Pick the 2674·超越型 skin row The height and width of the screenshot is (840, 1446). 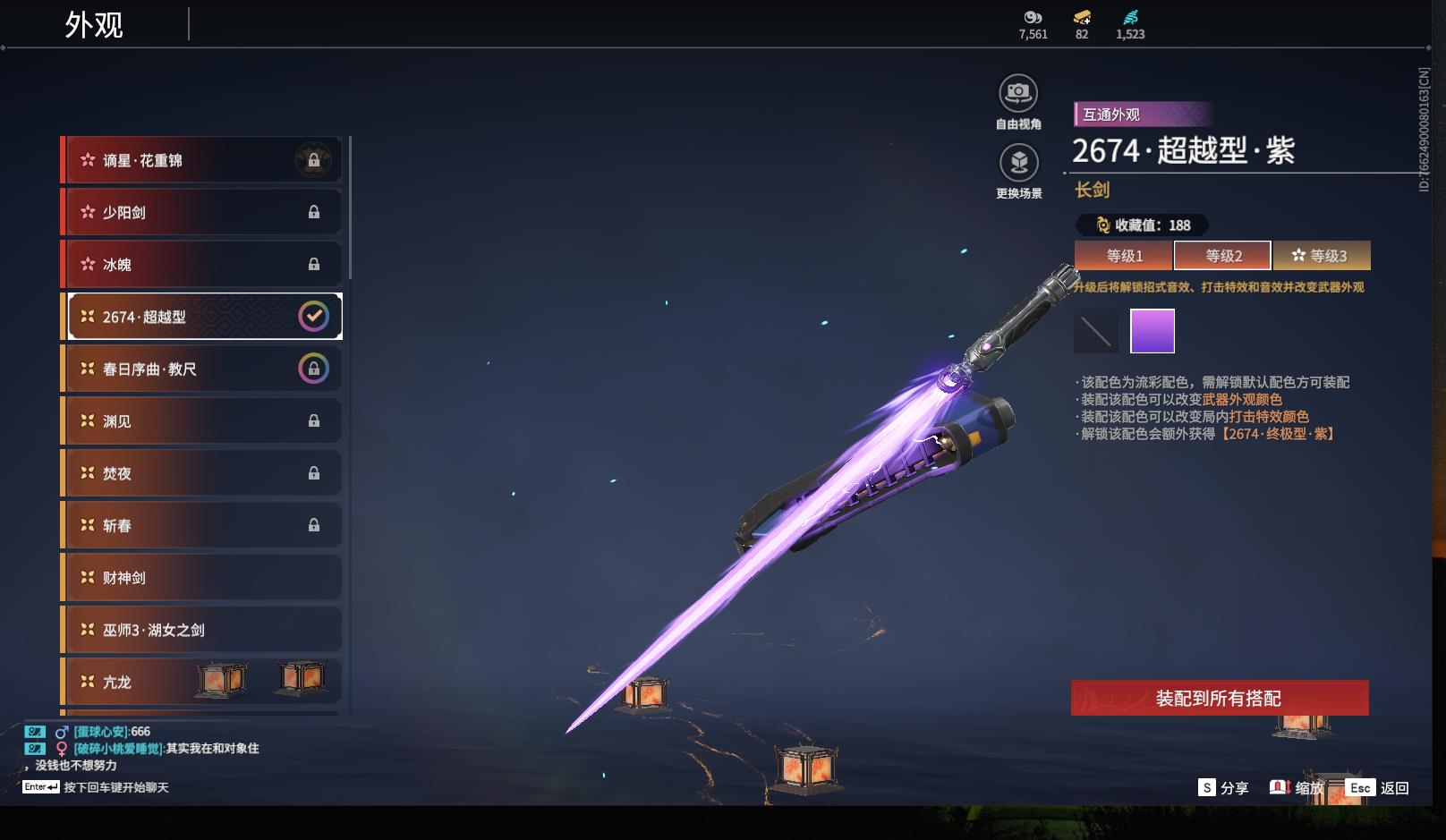[202, 317]
